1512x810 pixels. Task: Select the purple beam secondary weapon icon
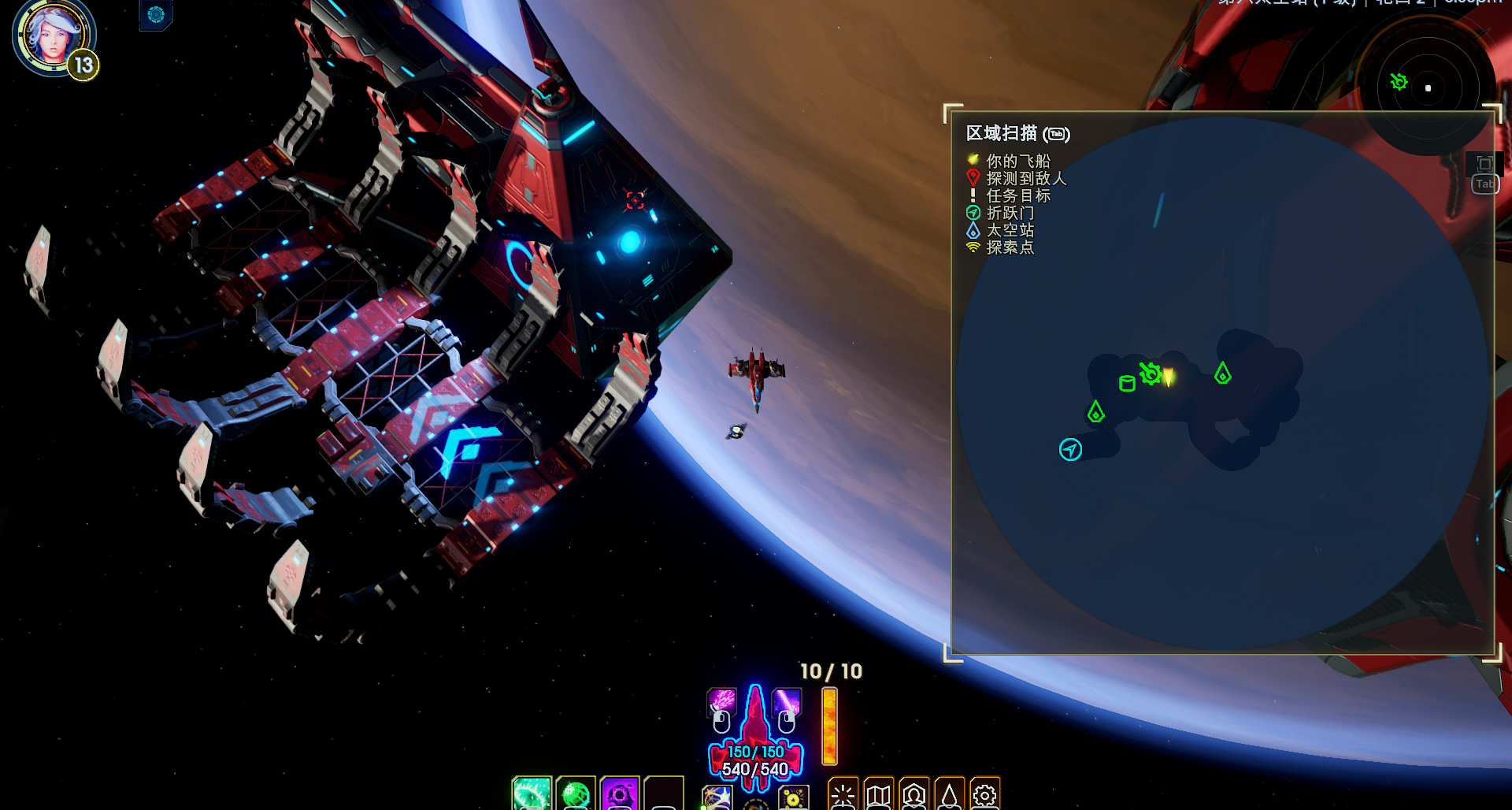pyautogui.click(x=786, y=700)
